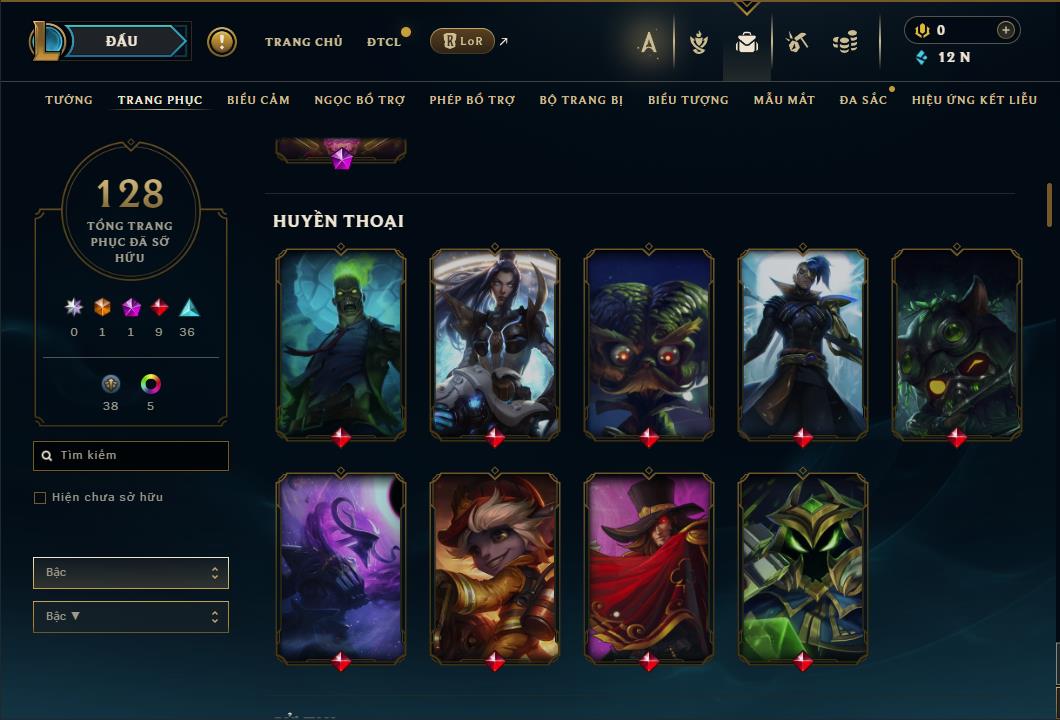Switch to the ĐA SẮC tab

863,100
